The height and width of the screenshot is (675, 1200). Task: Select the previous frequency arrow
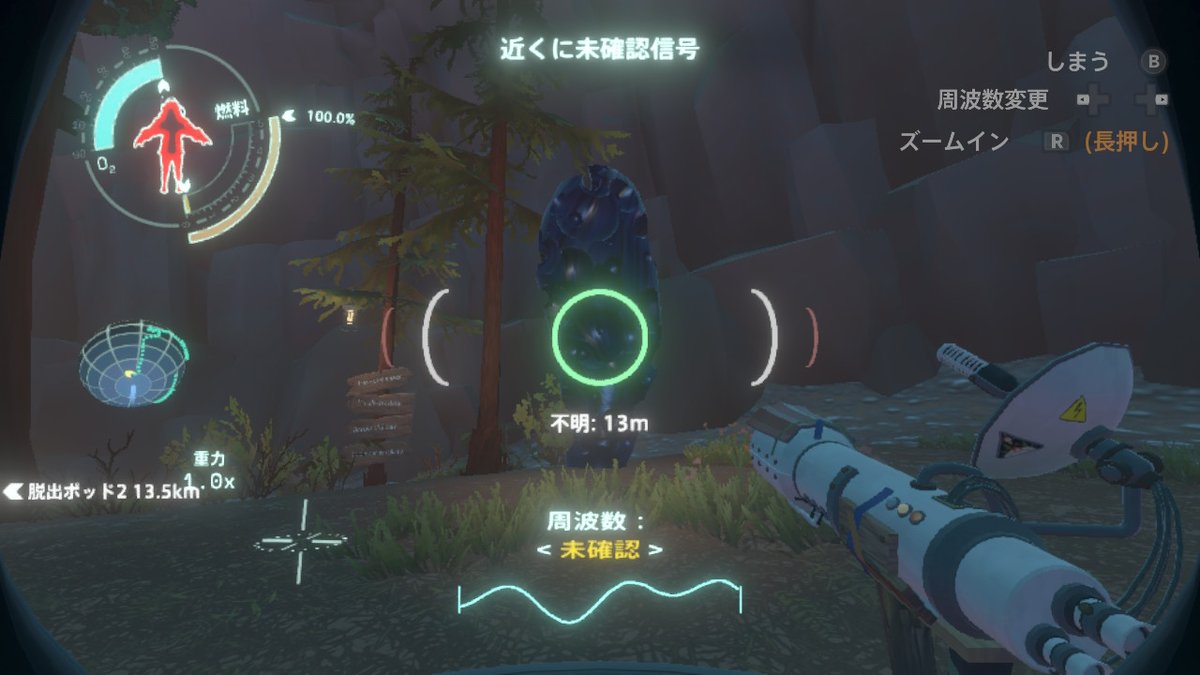point(543,549)
